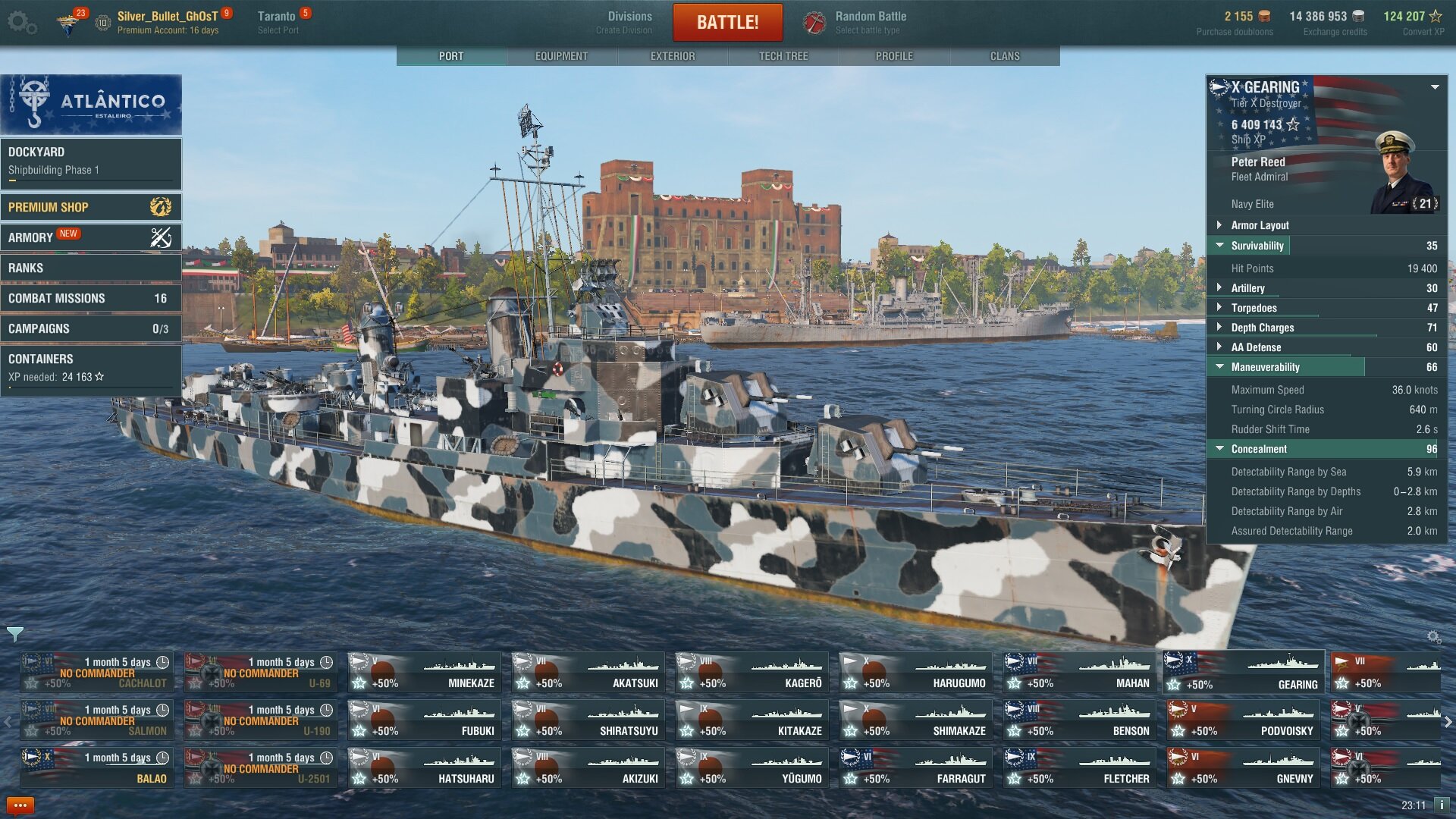Open game settings gear icon
The width and height of the screenshot is (1456, 819).
pos(21,22)
